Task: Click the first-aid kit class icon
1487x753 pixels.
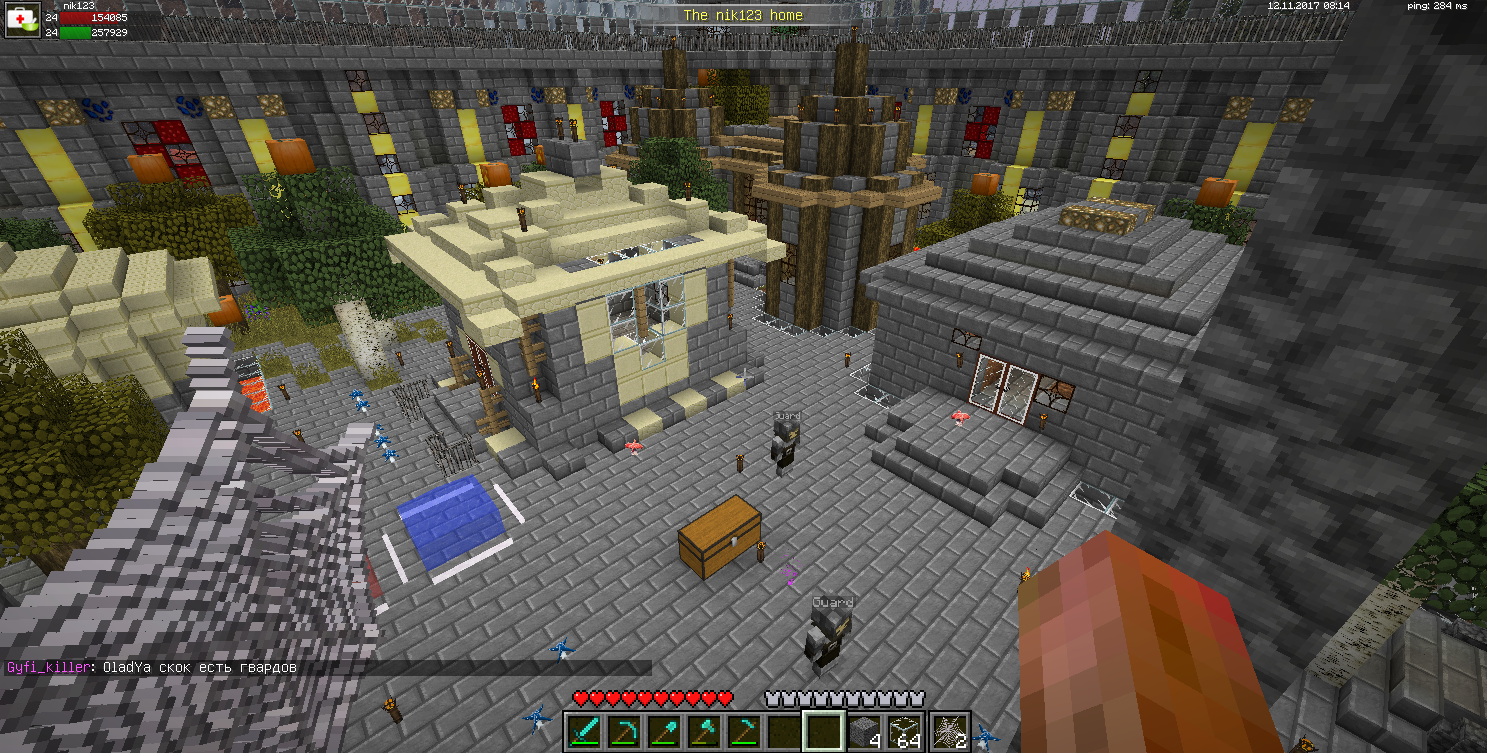Action: [21, 21]
